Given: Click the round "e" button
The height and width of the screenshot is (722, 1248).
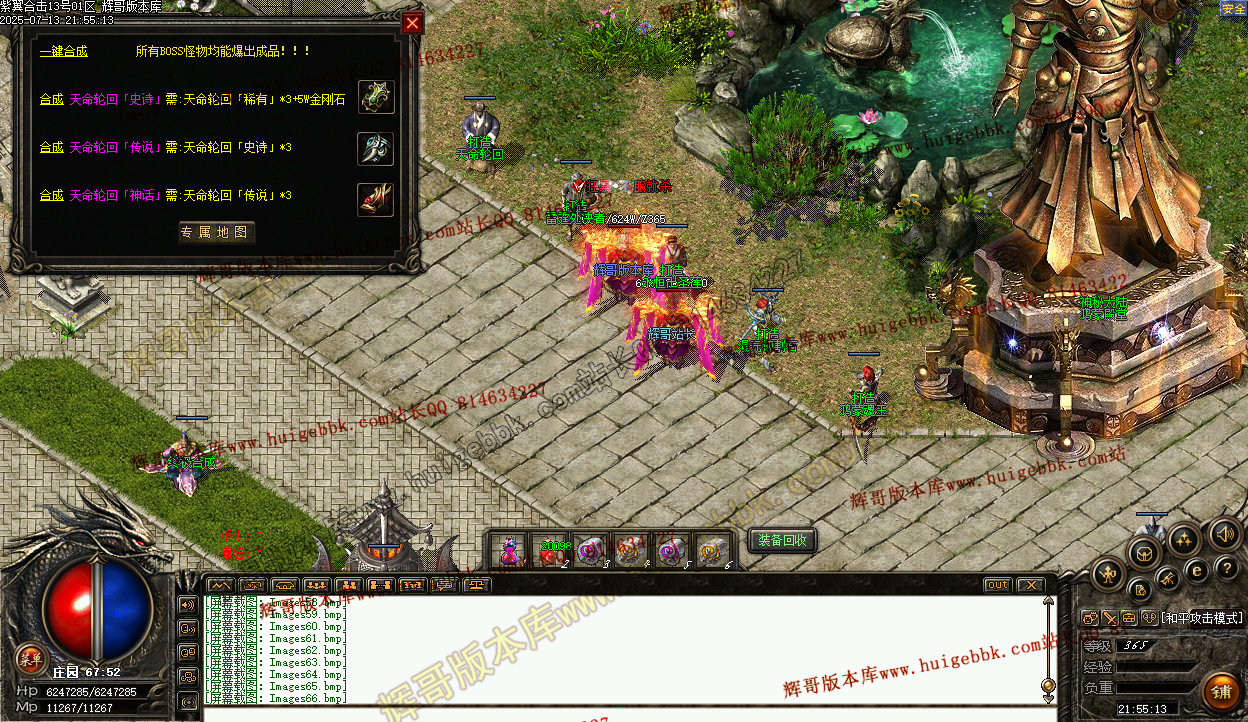Looking at the screenshot, I should click(x=1197, y=571).
